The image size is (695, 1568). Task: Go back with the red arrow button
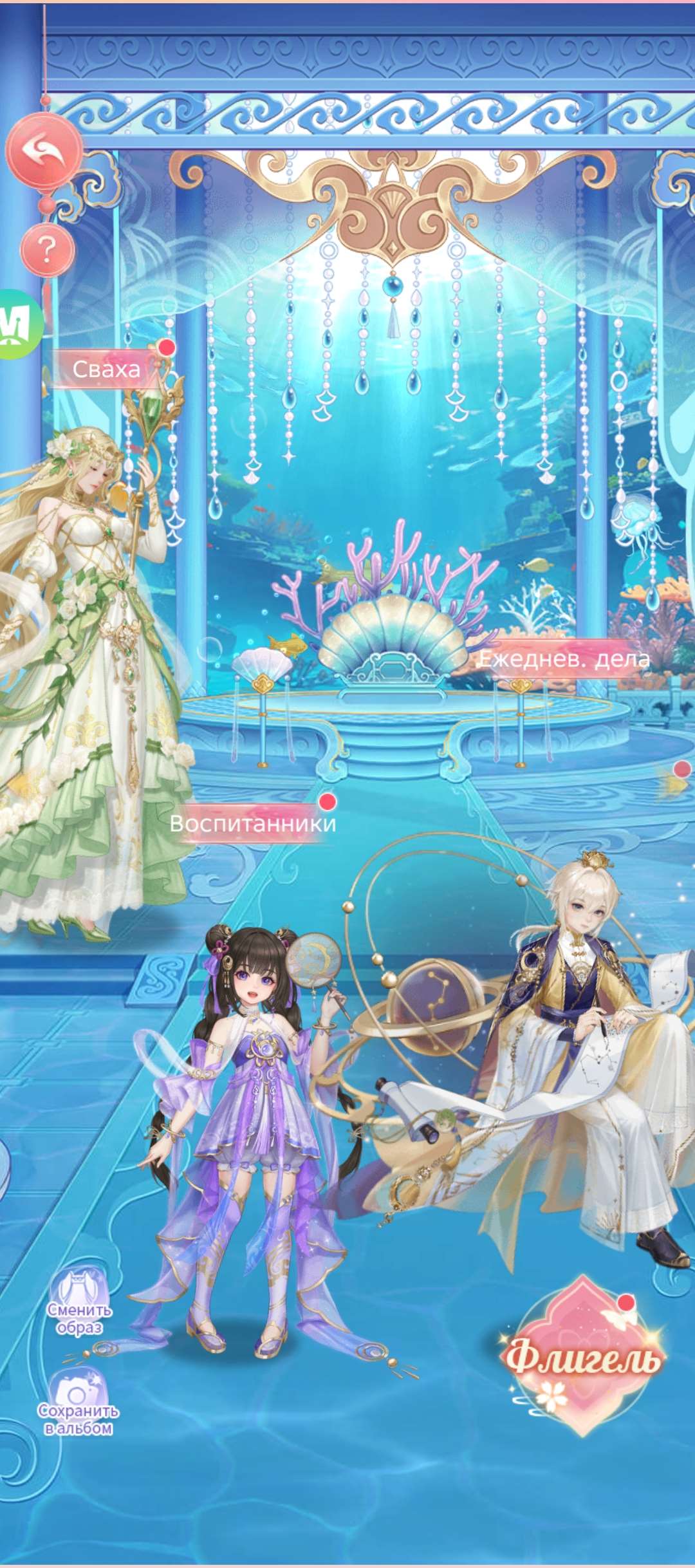pyautogui.click(x=44, y=151)
